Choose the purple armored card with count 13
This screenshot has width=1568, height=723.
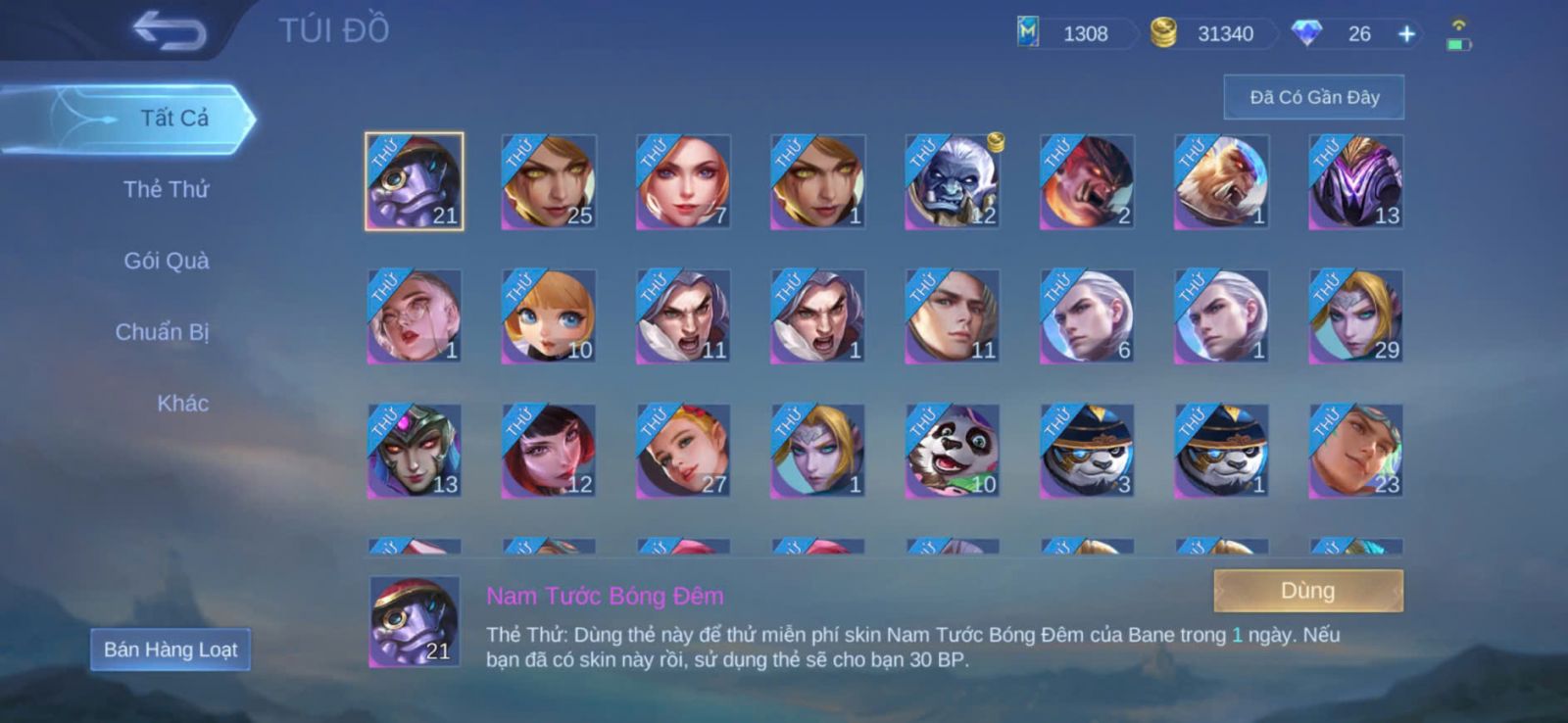click(x=1356, y=182)
